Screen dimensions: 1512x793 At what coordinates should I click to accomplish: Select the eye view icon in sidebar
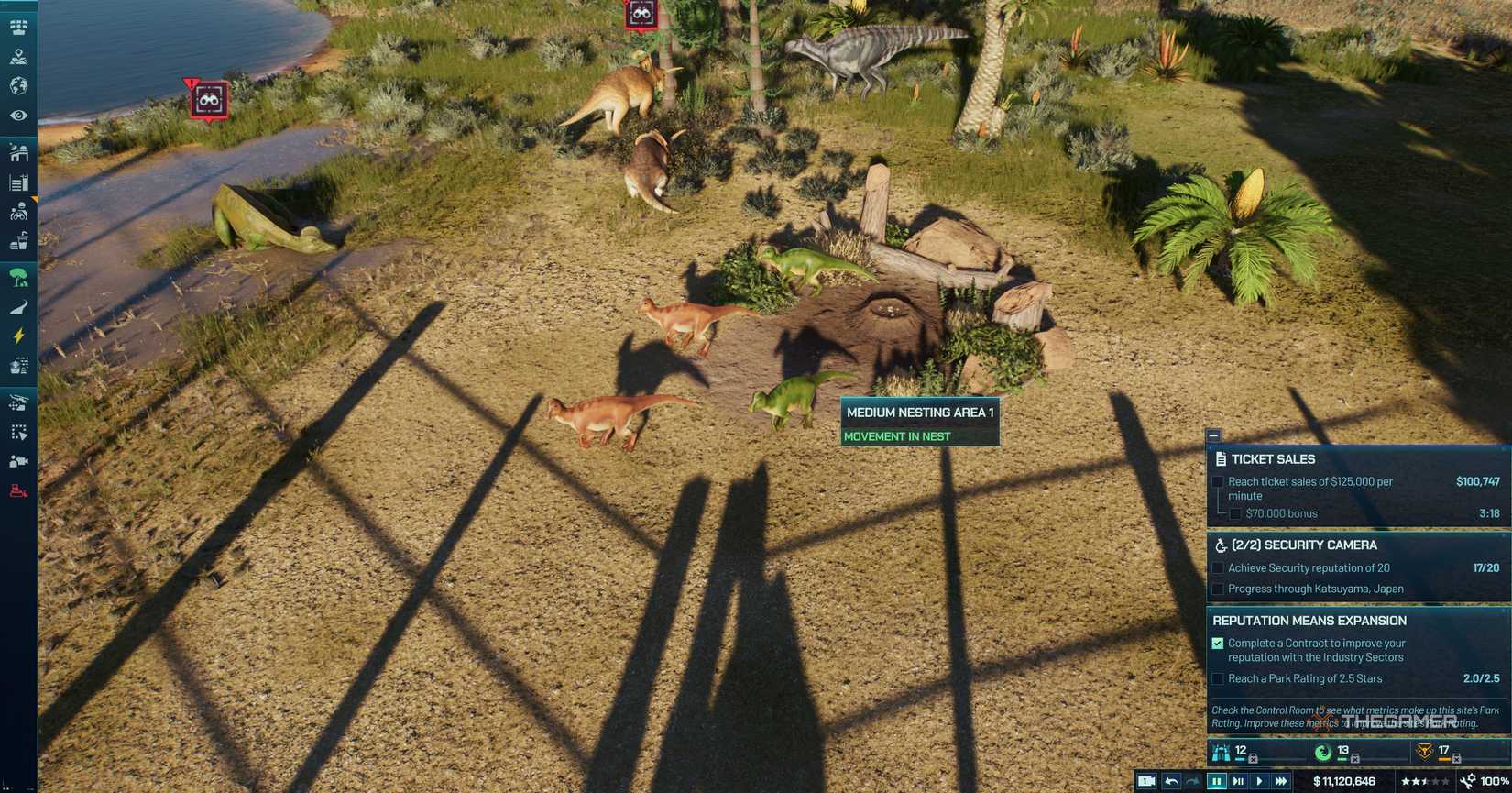tap(18, 115)
